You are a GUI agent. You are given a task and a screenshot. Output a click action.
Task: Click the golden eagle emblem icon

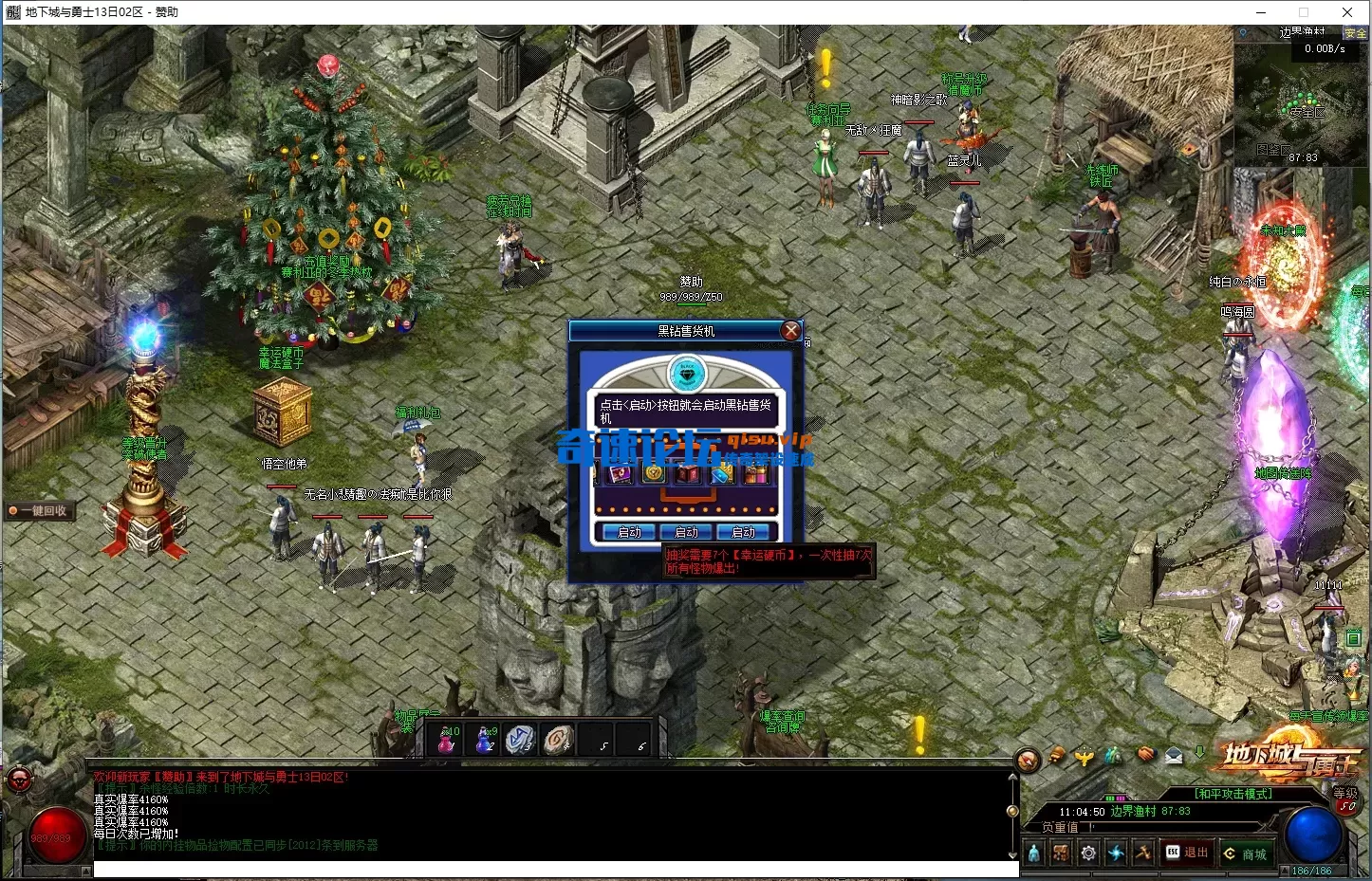pyautogui.click(x=1085, y=757)
